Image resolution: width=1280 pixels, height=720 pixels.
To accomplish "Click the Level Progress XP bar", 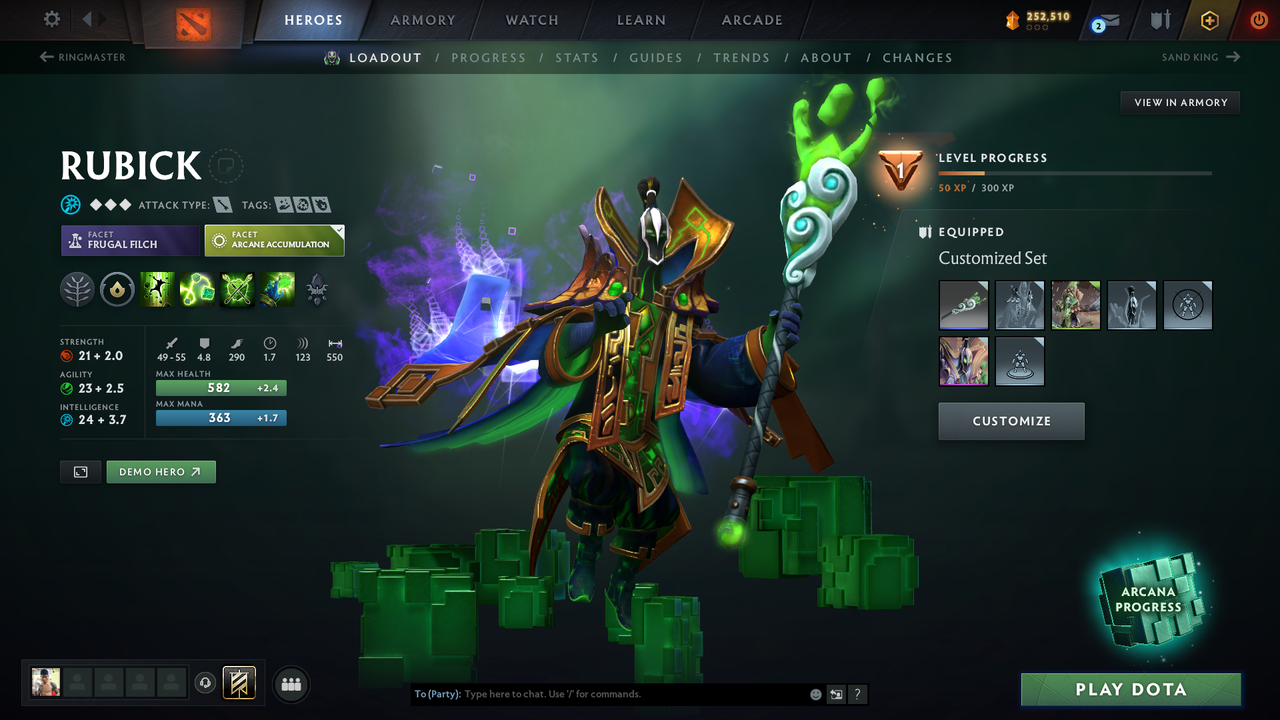I will pos(1075,172).
